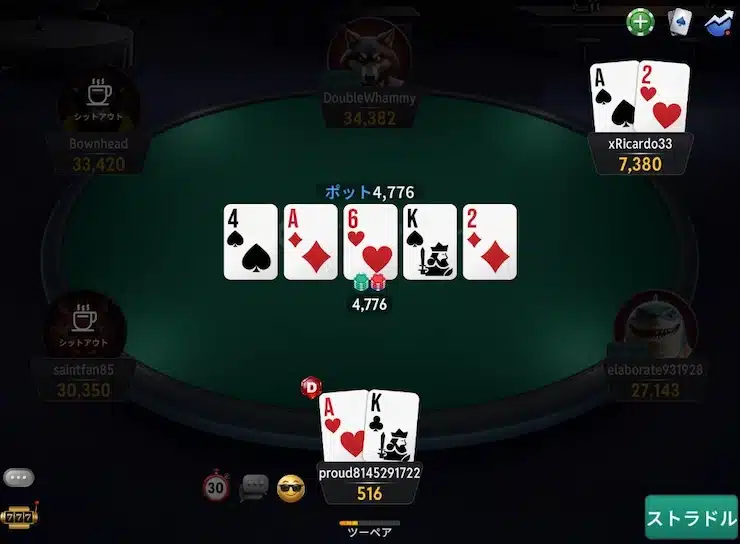Open the playing cards icon with blue spade
Viewport: 740px width, 544px height.
point(682,21)
